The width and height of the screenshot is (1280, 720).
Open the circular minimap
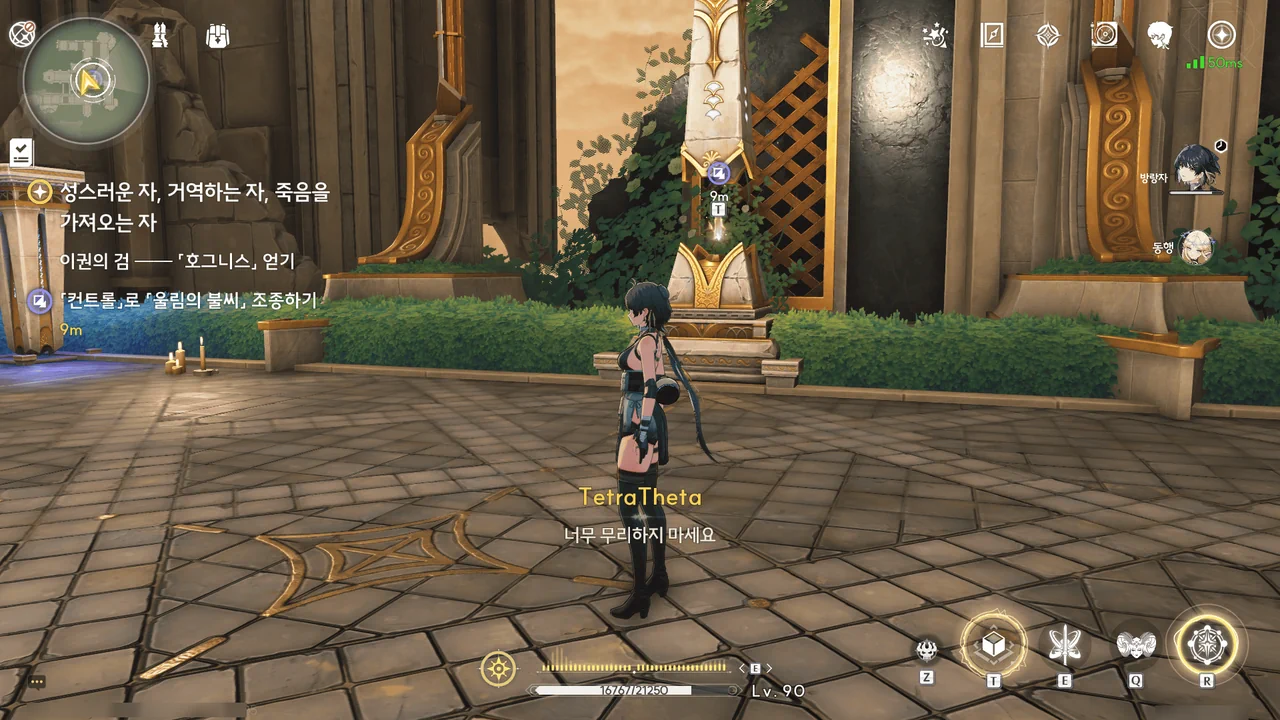click(87, 82)
